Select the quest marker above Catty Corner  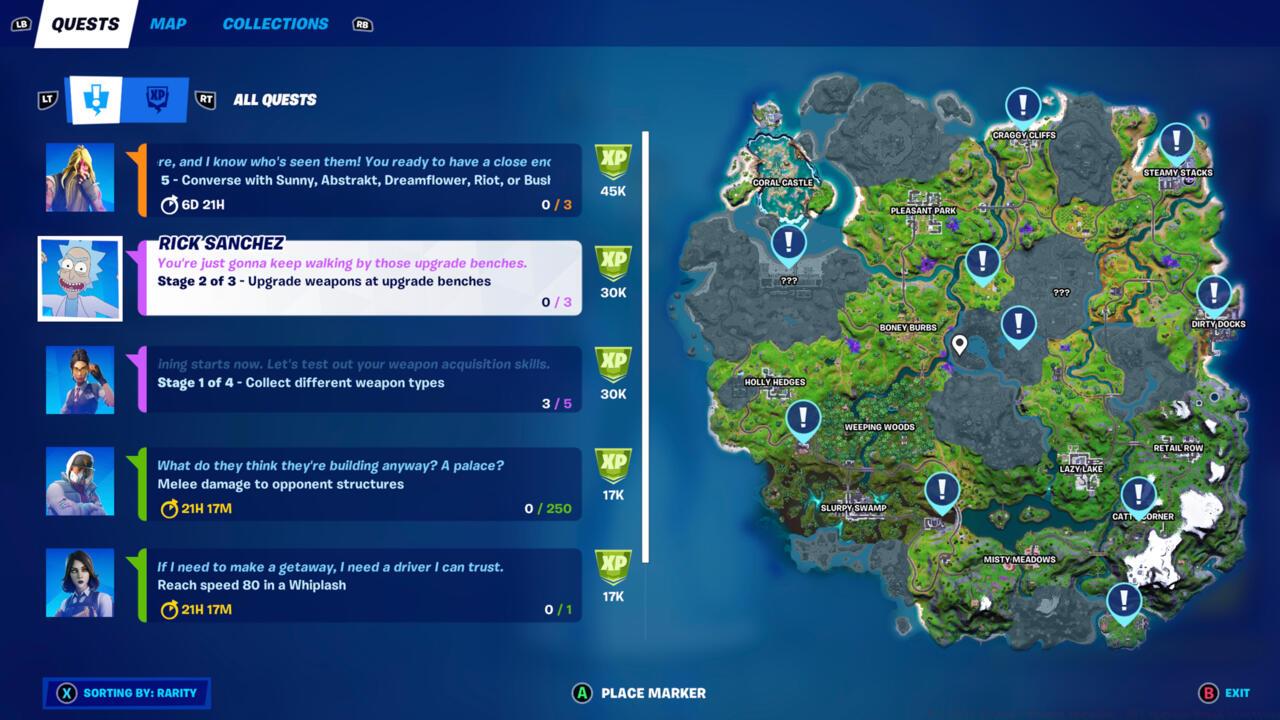[1138, 493]
